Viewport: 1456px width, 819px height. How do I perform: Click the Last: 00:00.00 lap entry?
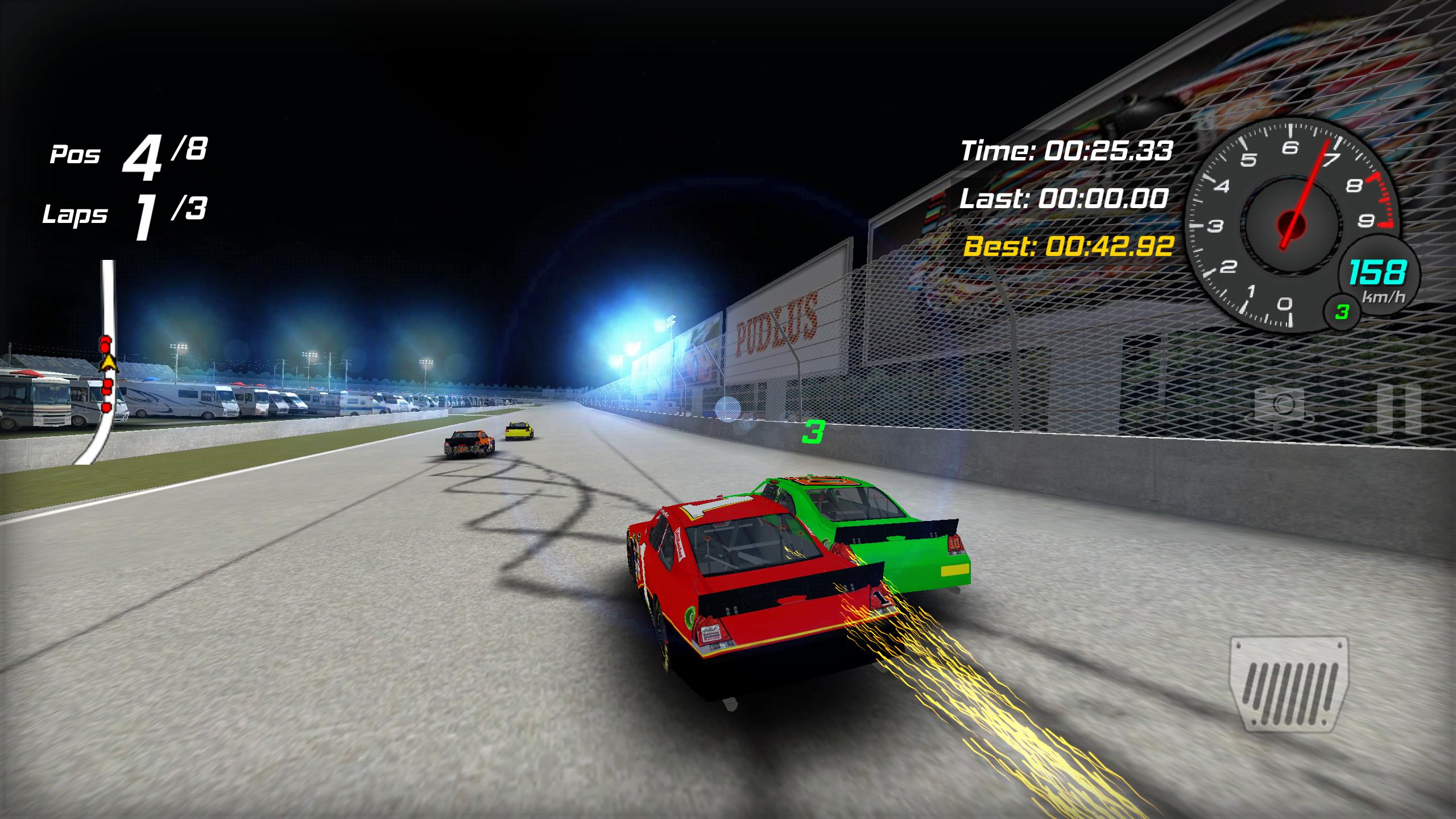tap(1068, 199)
